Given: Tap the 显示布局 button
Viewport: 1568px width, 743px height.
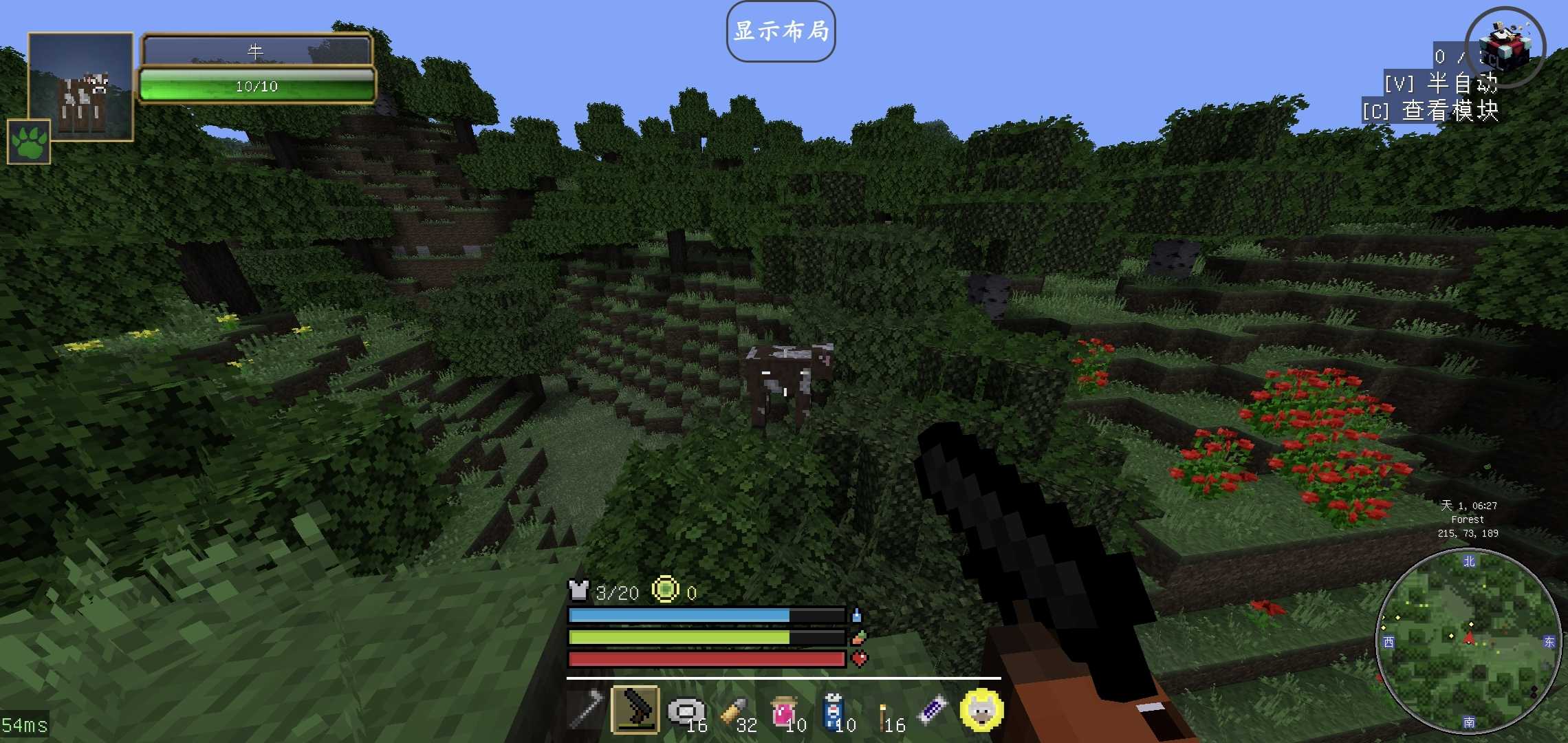Looking at the screenshot, I should (781, 32).
